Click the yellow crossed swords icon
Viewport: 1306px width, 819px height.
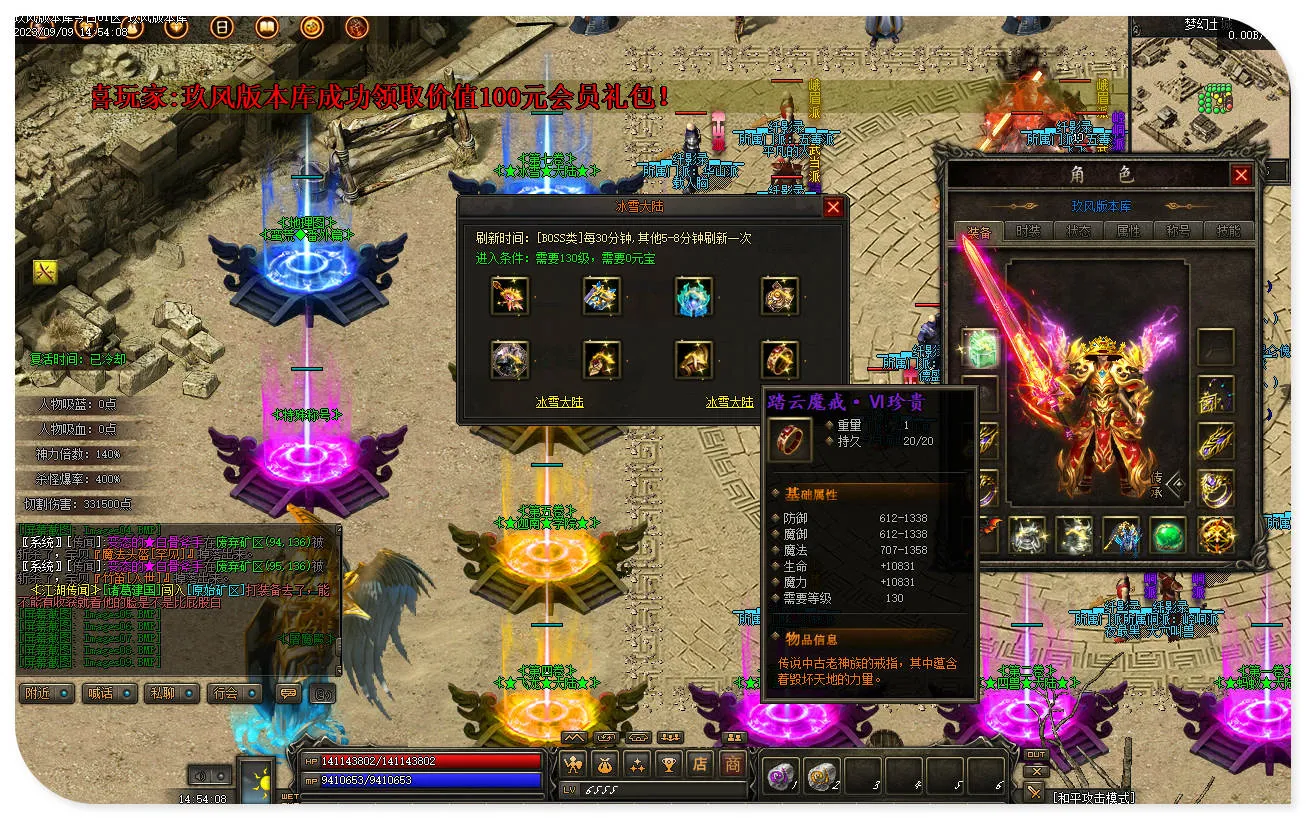coord(45,271)
